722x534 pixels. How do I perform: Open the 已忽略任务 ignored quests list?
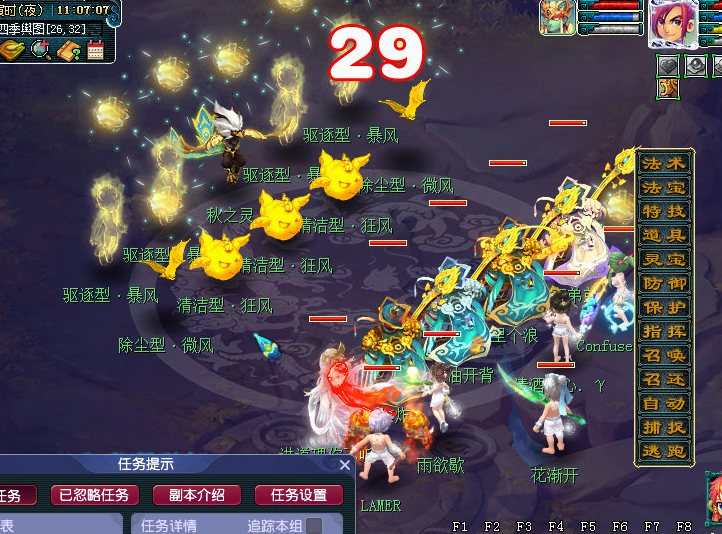pos(94,495)
